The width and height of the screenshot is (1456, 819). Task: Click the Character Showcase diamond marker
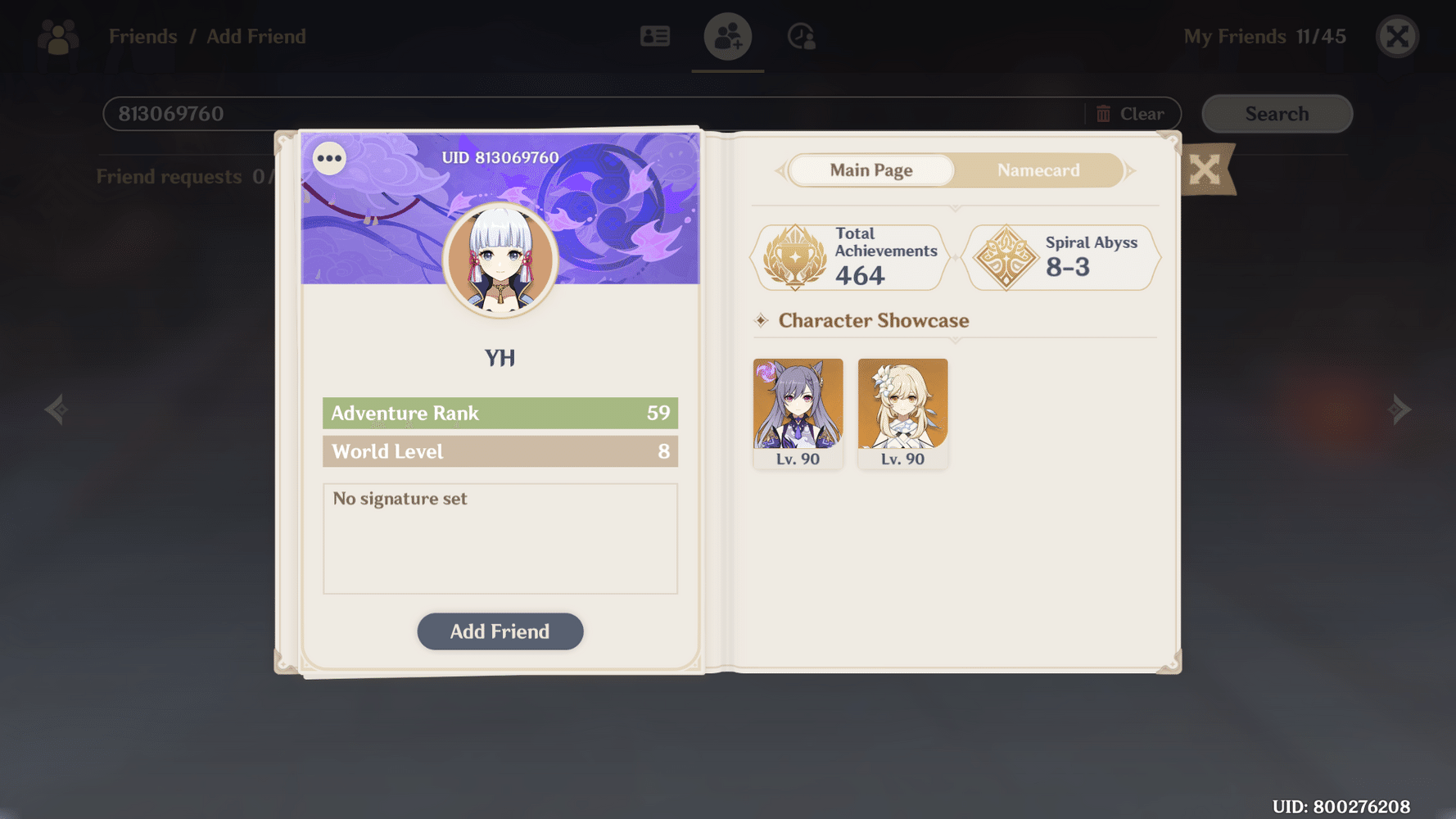762,321
